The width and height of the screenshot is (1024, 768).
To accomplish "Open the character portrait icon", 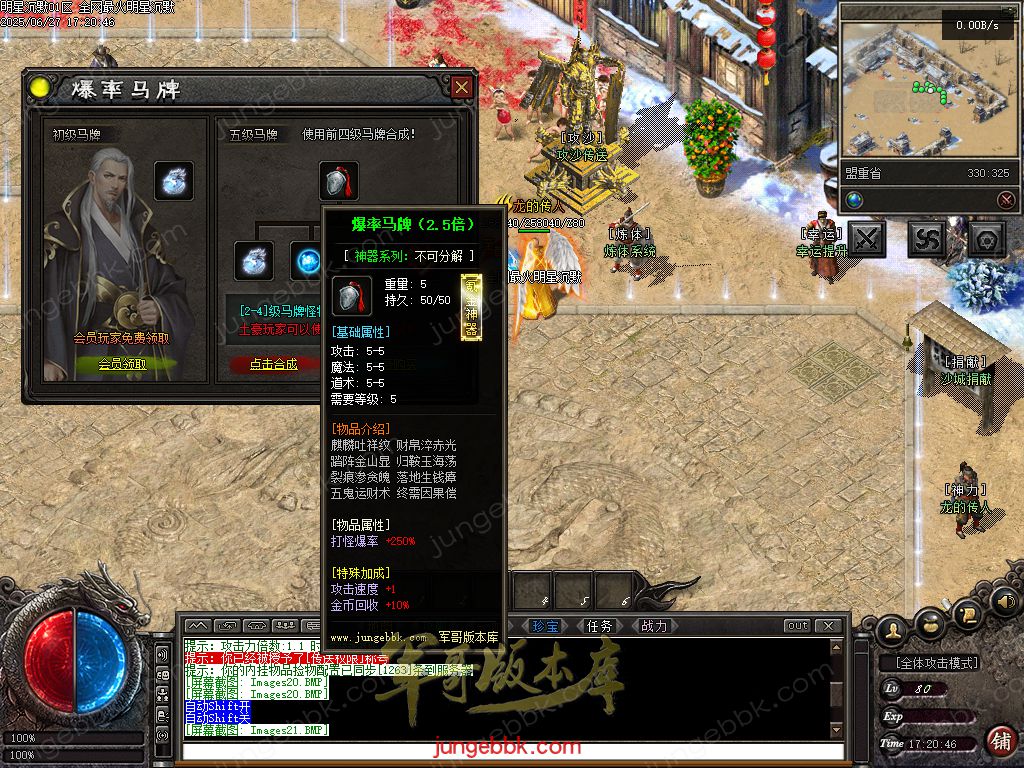I will (892, 628).
